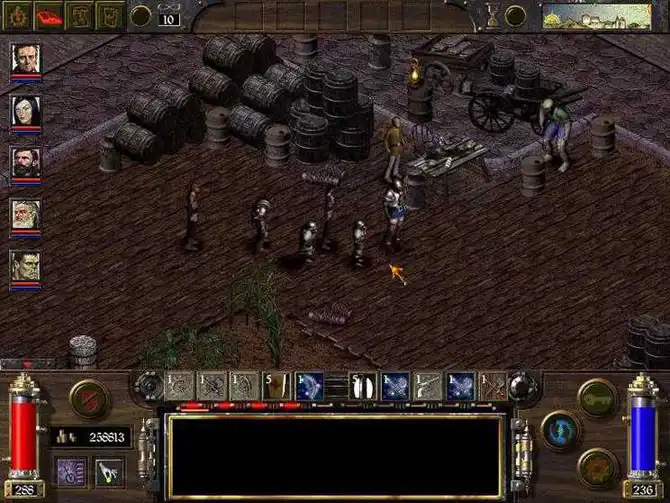The width and height of the screenshot is (670, 503).
Task: Select the green-skinned follower's portrait
Action: pyautogui.click(x=26, y=265)
